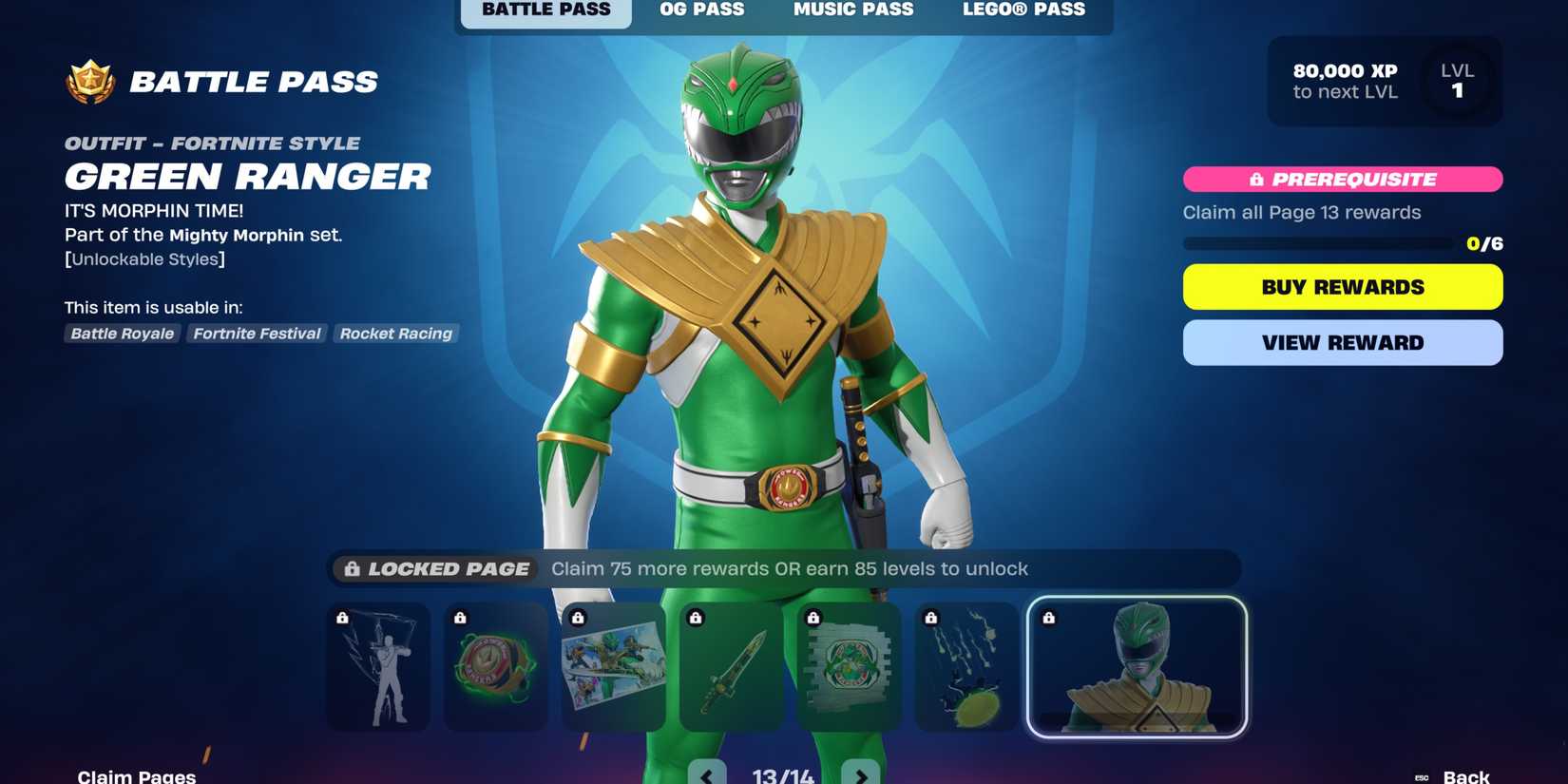Click the Page 13 rewards progress bar
Screen dimensions: 1568x784
1321,243
